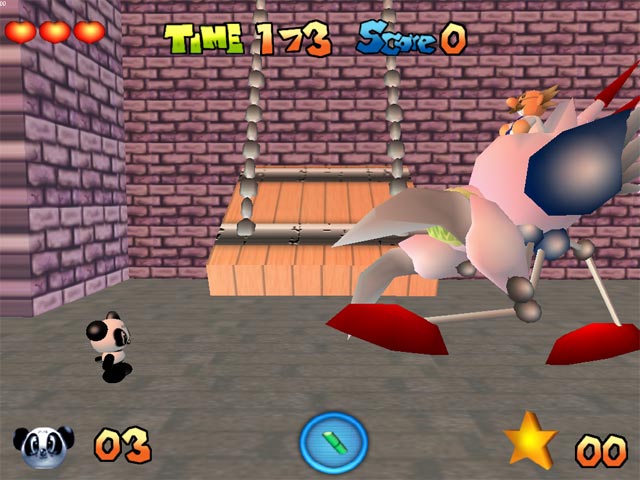
Task: Click the blue circular item icon
Action: pos(334,443)
